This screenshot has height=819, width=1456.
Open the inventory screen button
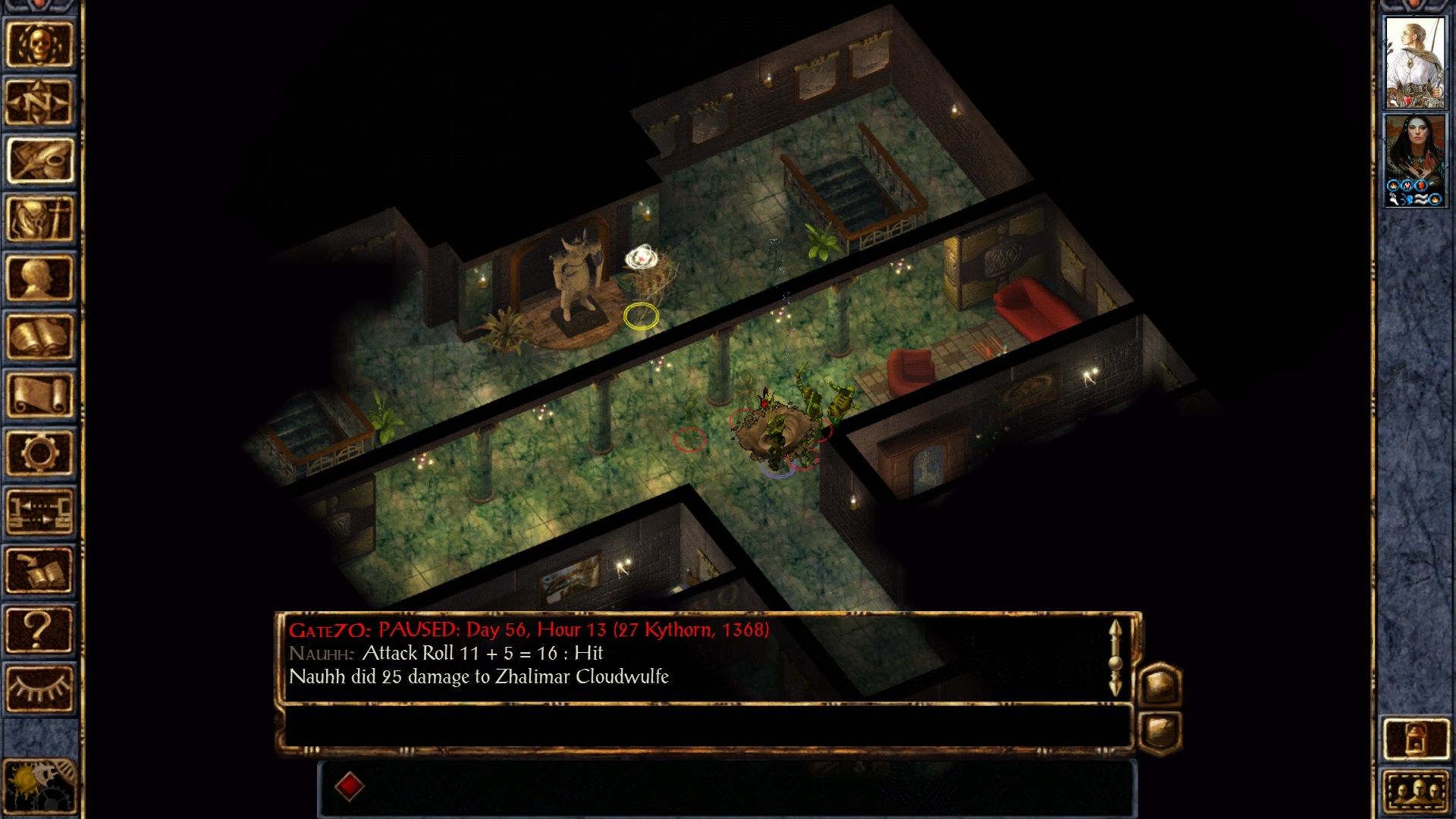39,218
